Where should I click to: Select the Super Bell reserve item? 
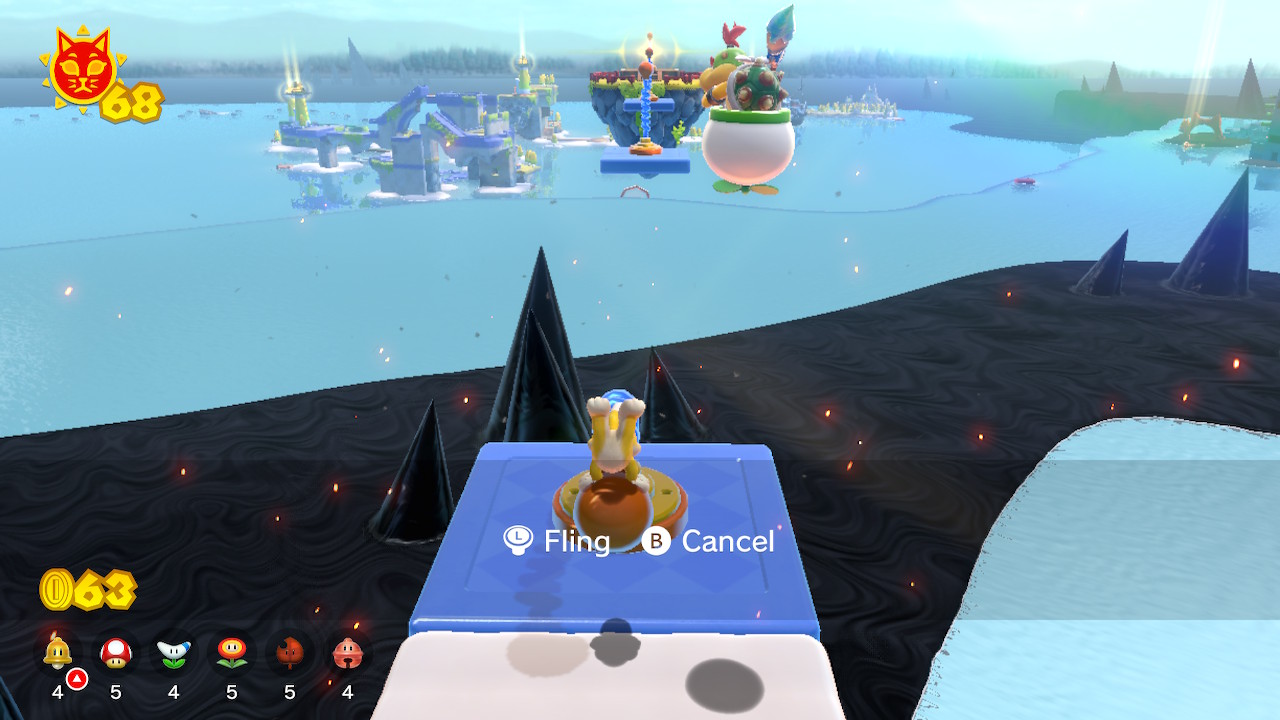tap(58, 653)
